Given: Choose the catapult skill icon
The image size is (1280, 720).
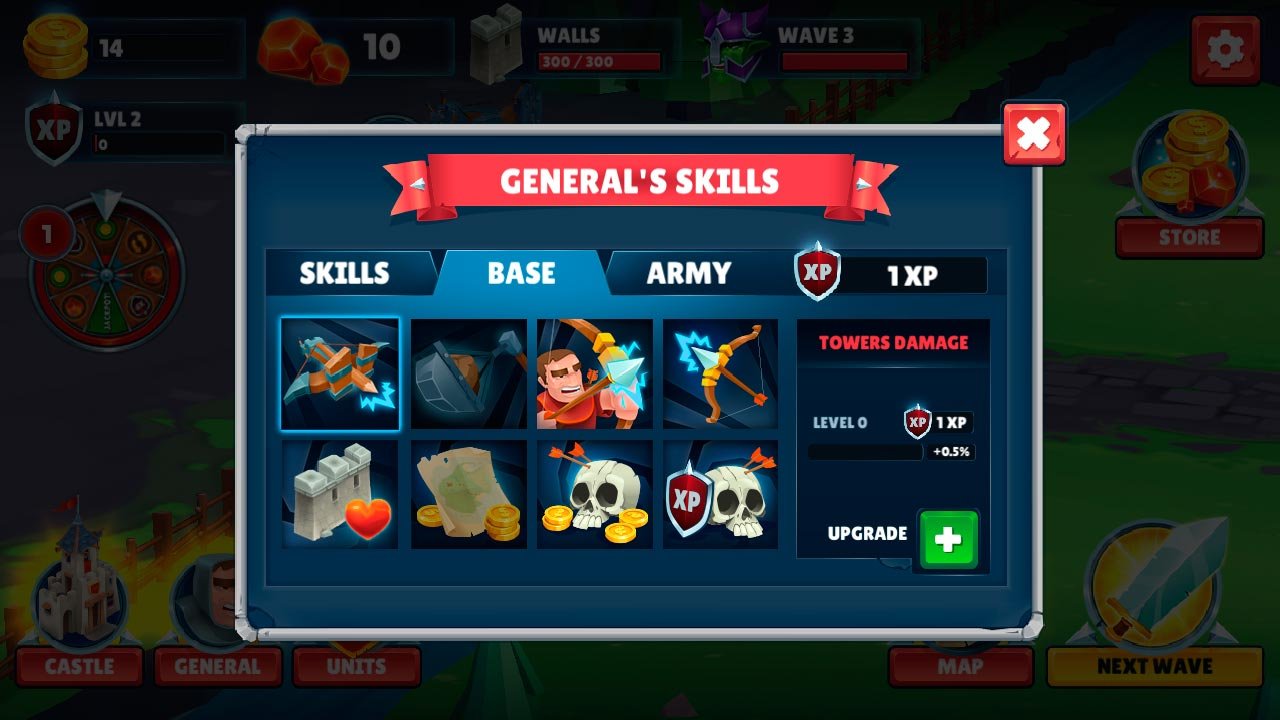Looking at the screenshot, I should (x=468, y=374).
